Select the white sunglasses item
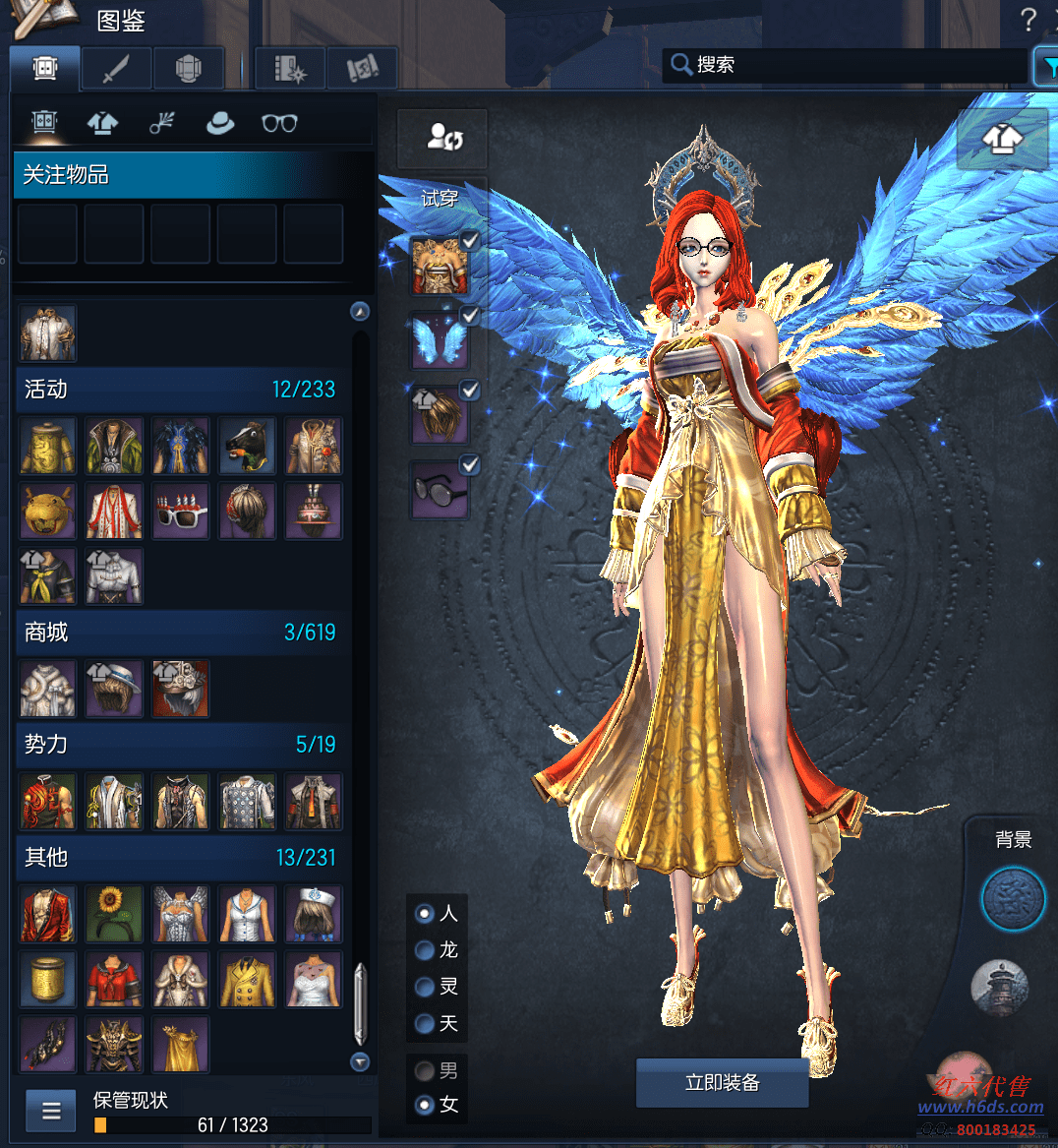This screenshot has height=1148, width=1058. click(x=181, y=512)
